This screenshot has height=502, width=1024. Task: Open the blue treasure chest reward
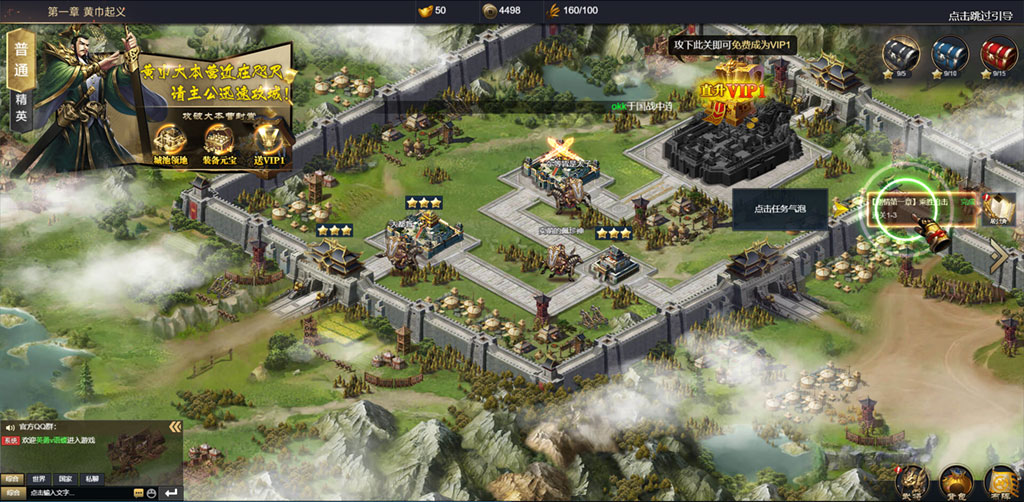[x=945, y=55]
